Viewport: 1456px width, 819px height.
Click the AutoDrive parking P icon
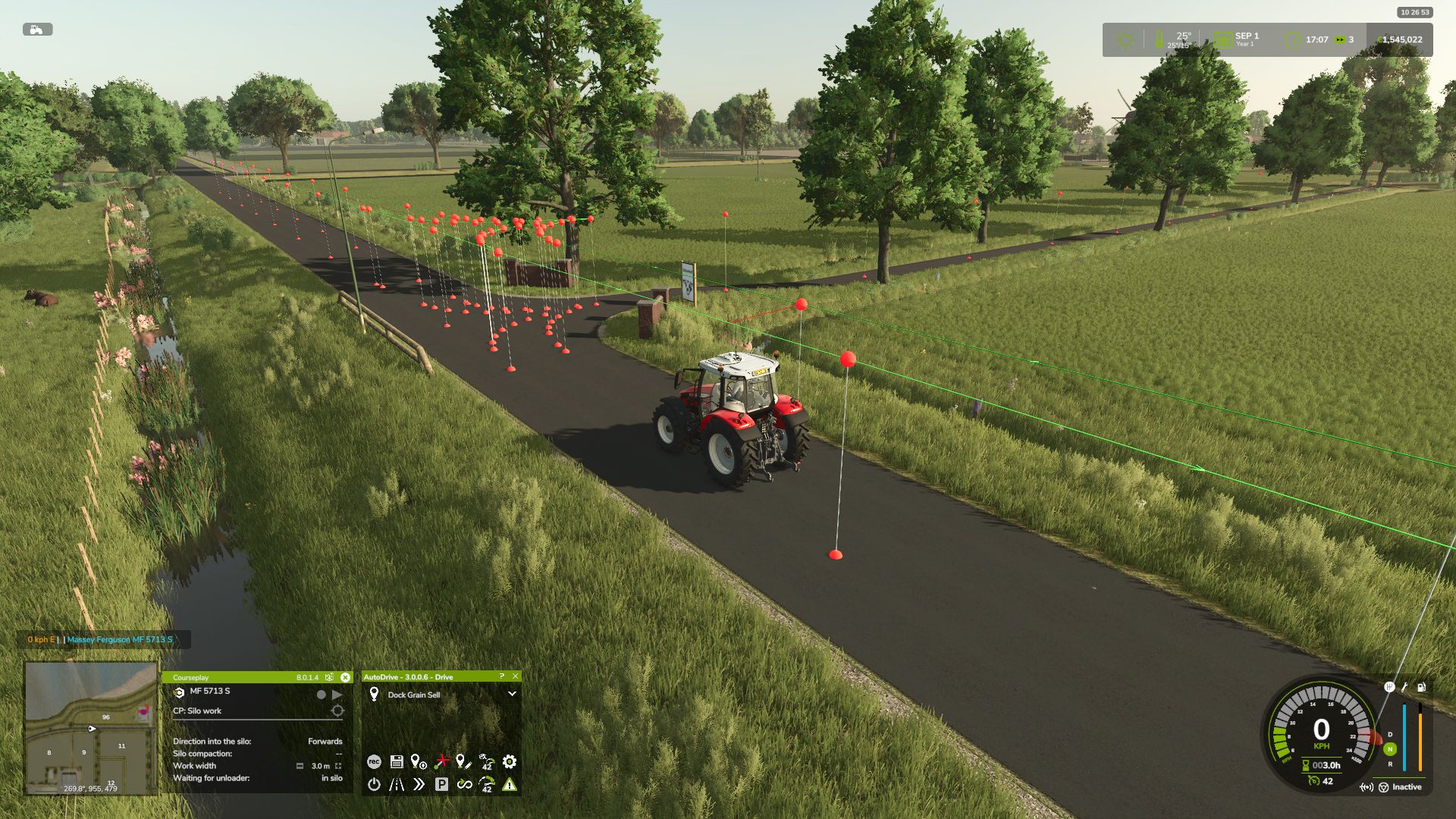coord(441,784)
